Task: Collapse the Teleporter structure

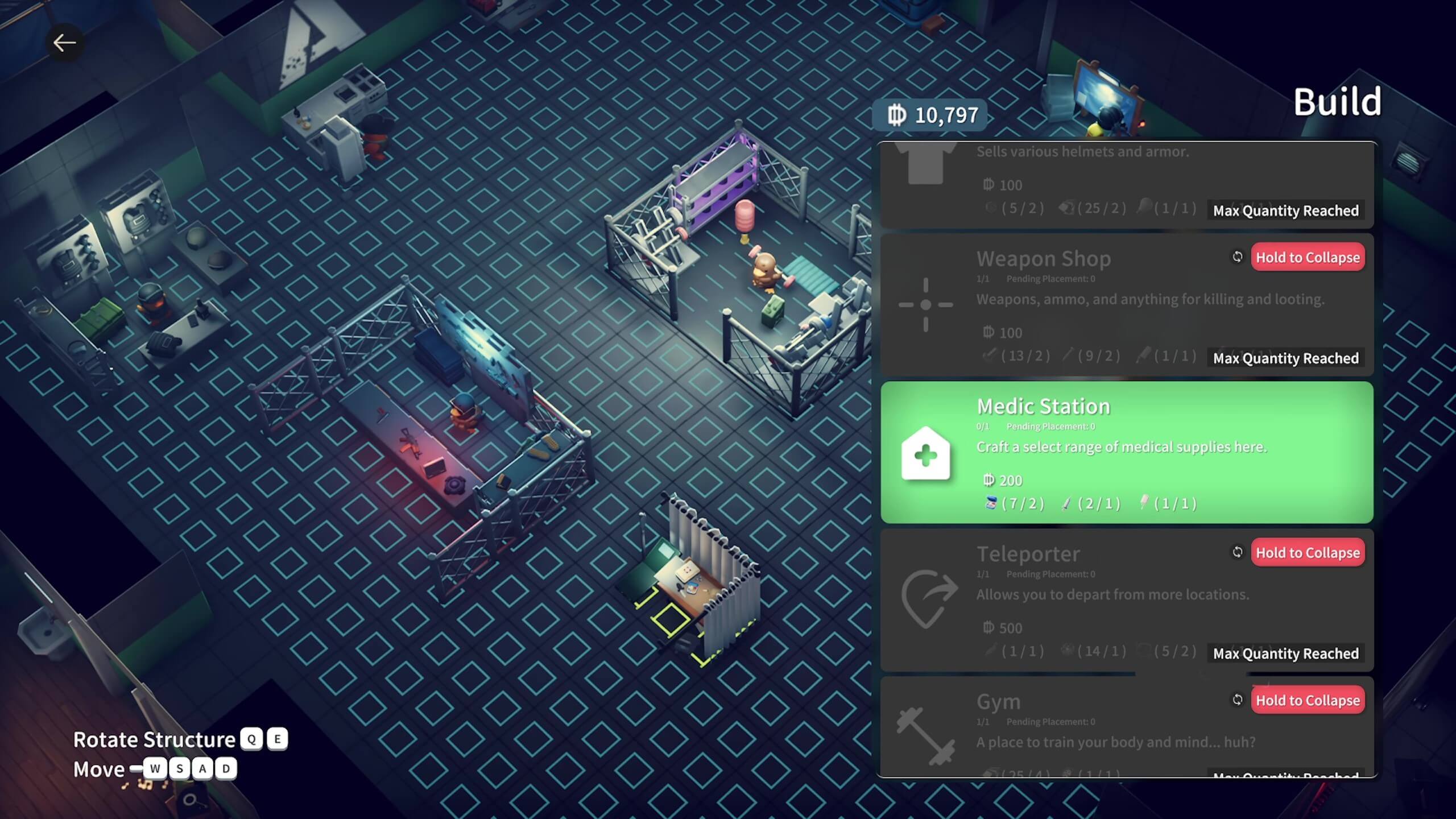Action: coord(1307,553)
